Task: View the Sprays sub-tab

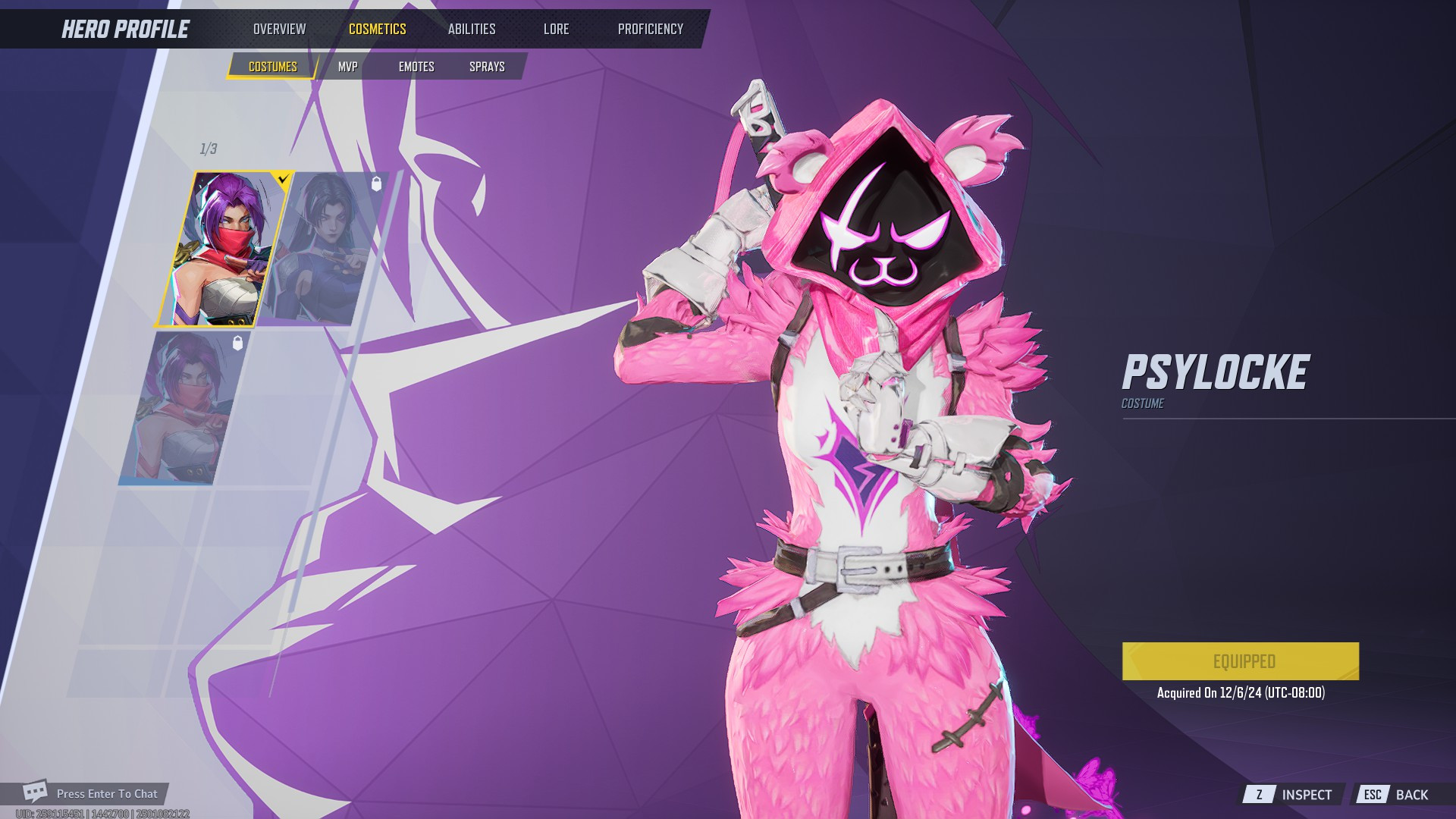Action: pyautogui.click(x=486, y=67)
